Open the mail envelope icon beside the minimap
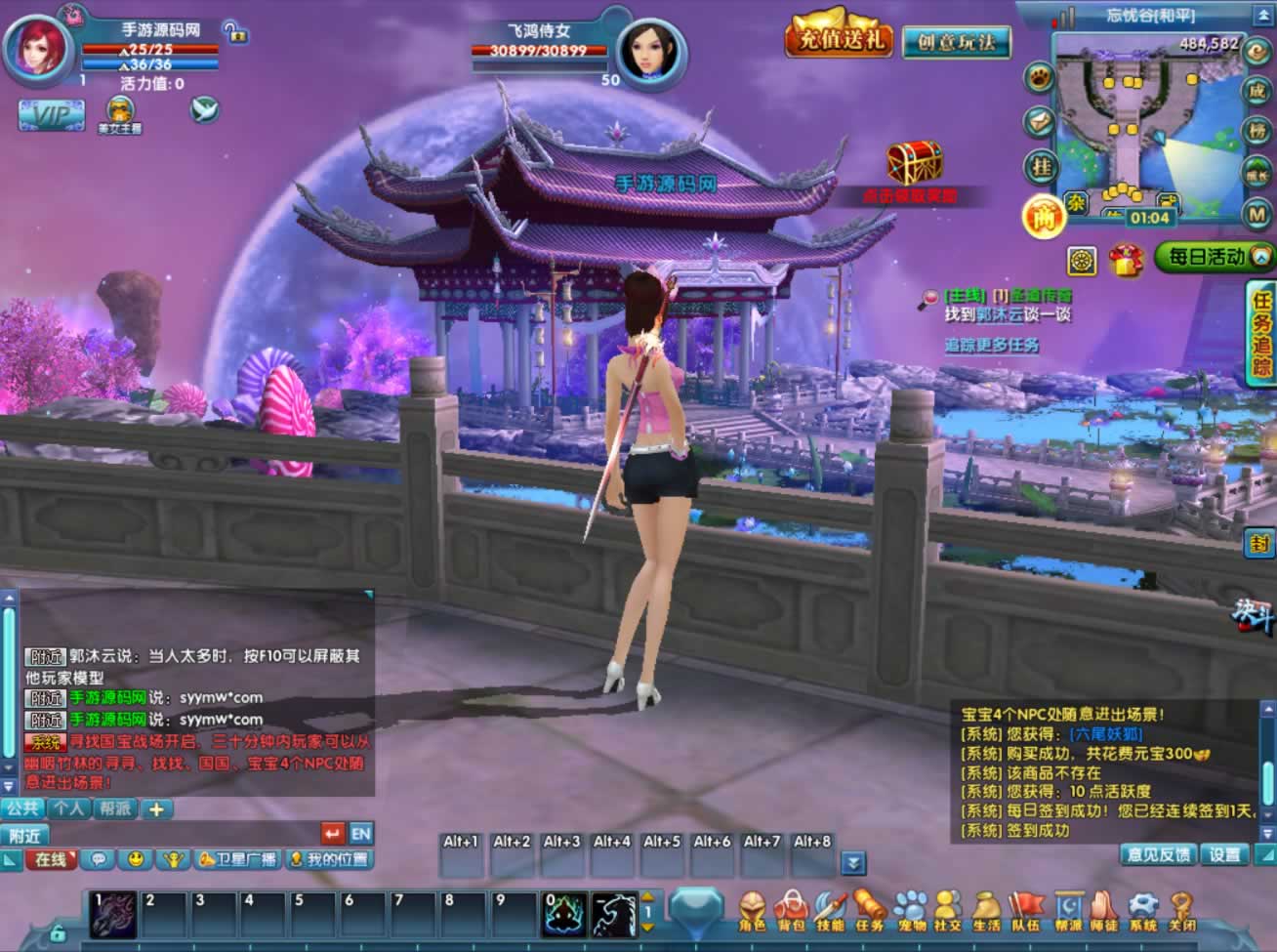The image size is (1277, 952). tap(1041, 121)
